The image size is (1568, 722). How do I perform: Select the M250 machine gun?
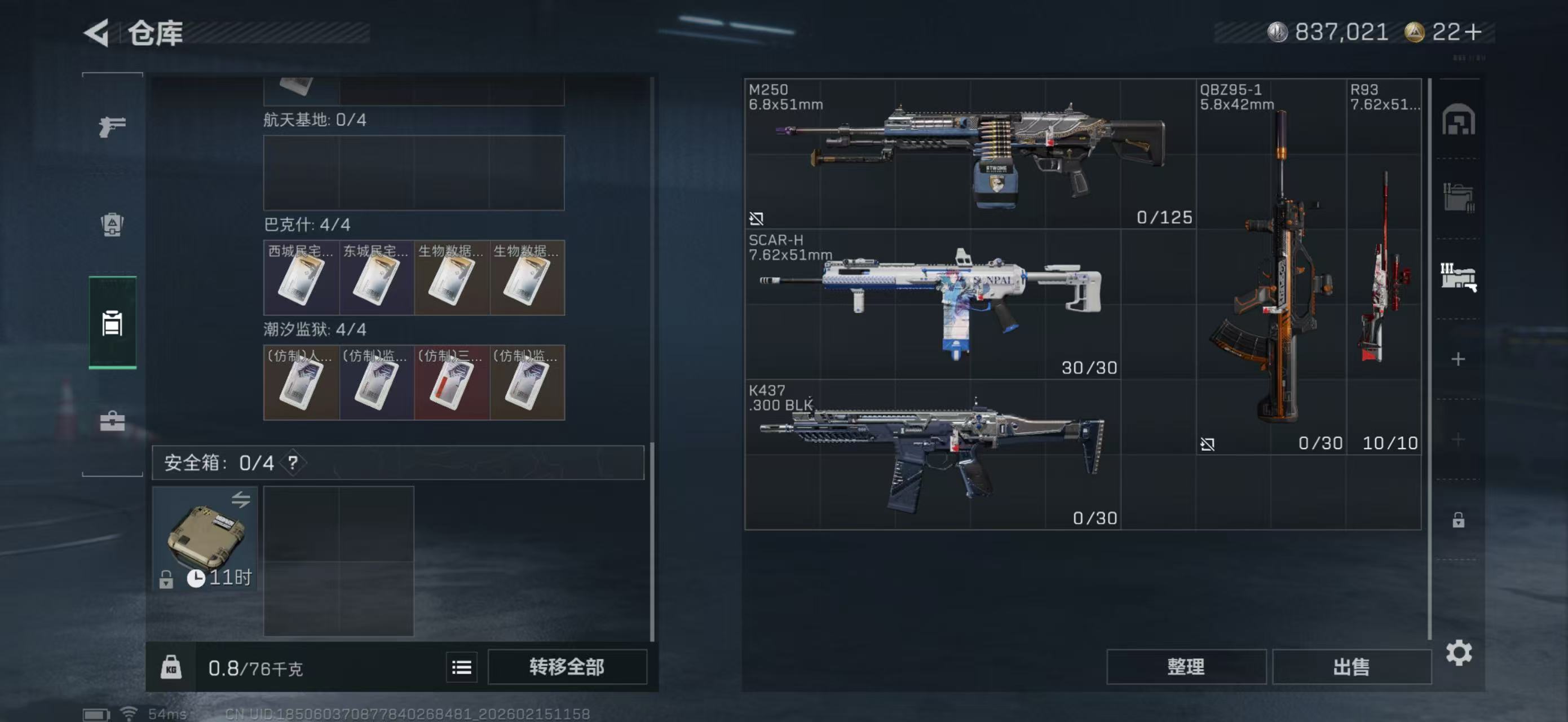point(970,153)
